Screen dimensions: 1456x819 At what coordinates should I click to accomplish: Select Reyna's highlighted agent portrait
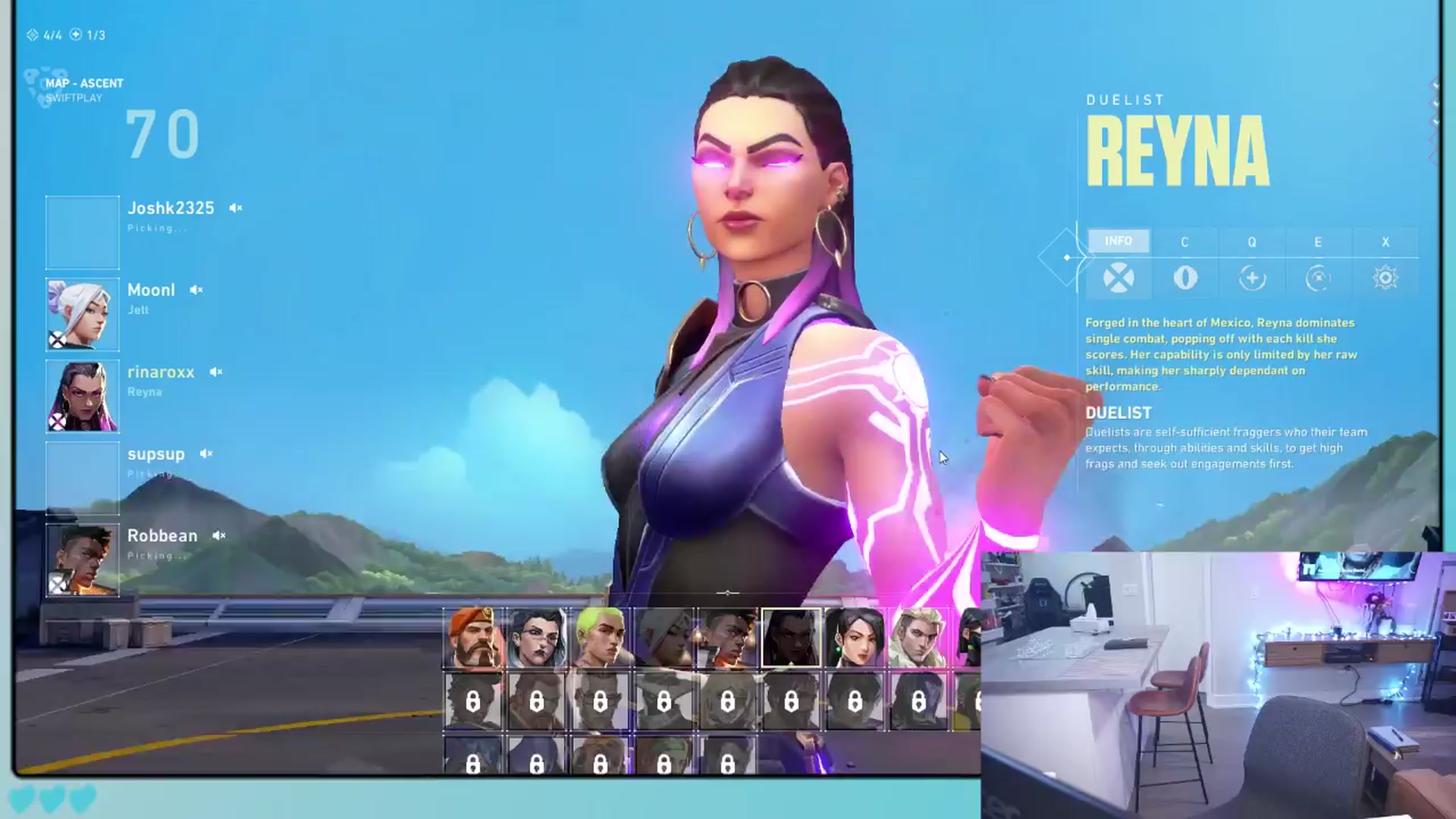click(791, 638)
